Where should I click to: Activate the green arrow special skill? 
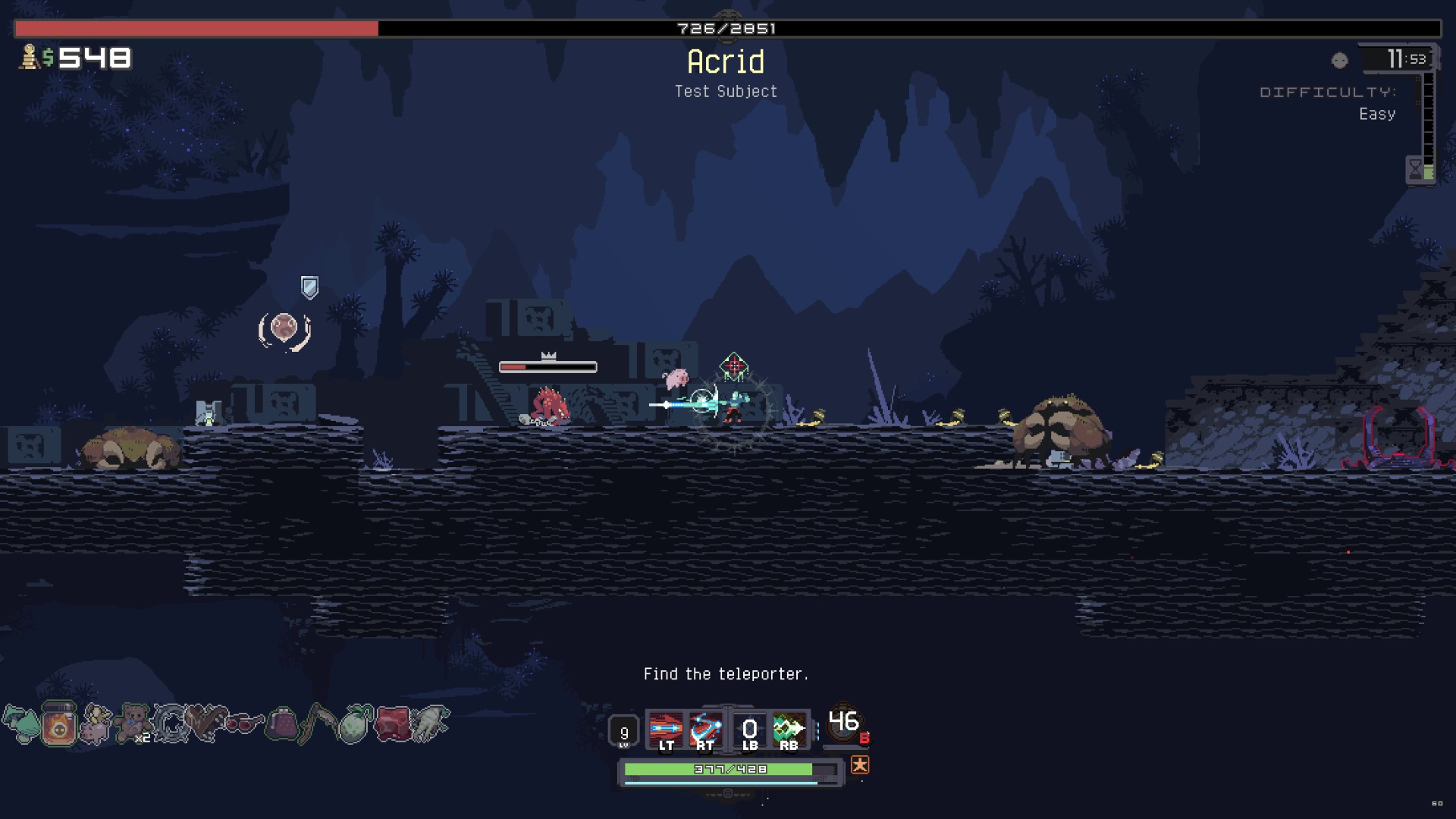click(x=789, y=730)
